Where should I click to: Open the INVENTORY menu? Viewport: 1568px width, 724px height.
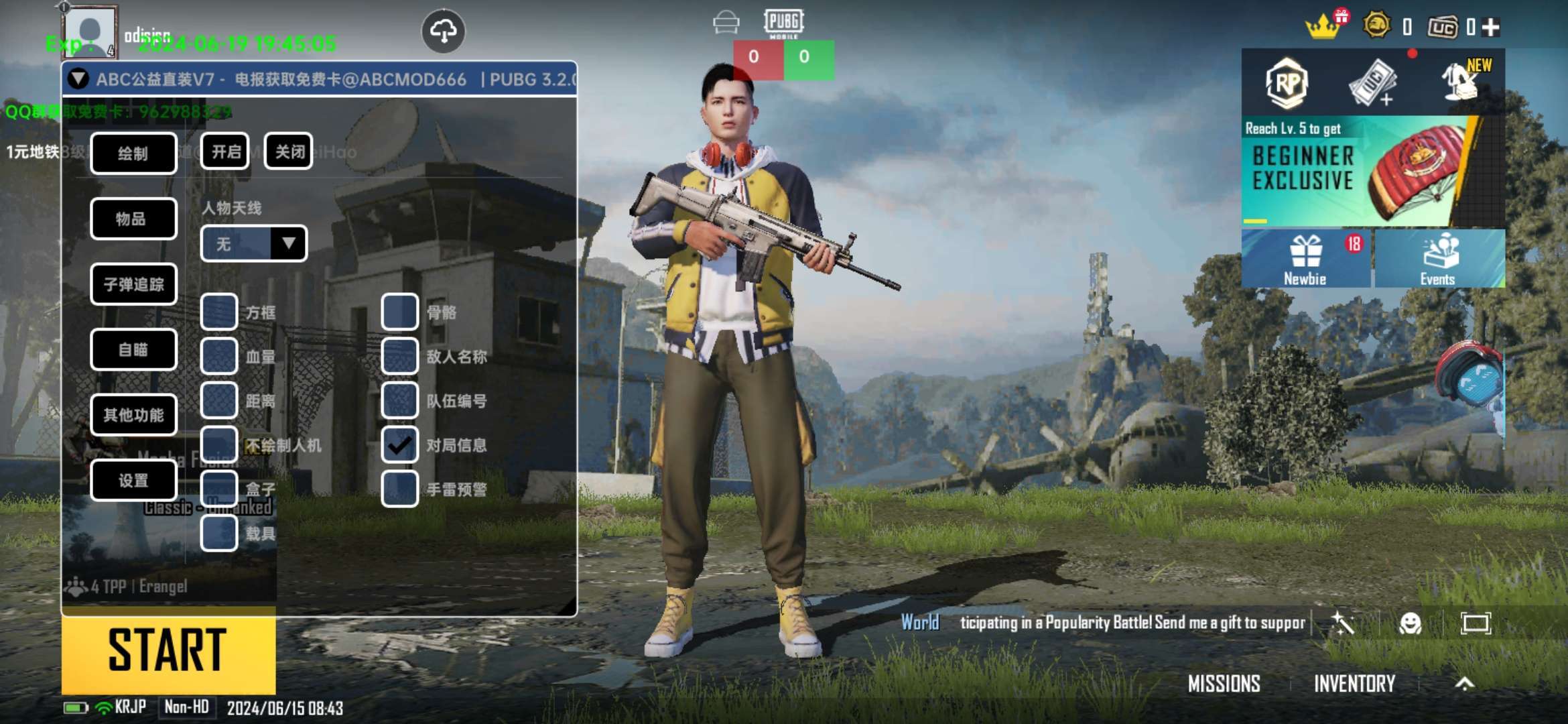point(1354,684)
